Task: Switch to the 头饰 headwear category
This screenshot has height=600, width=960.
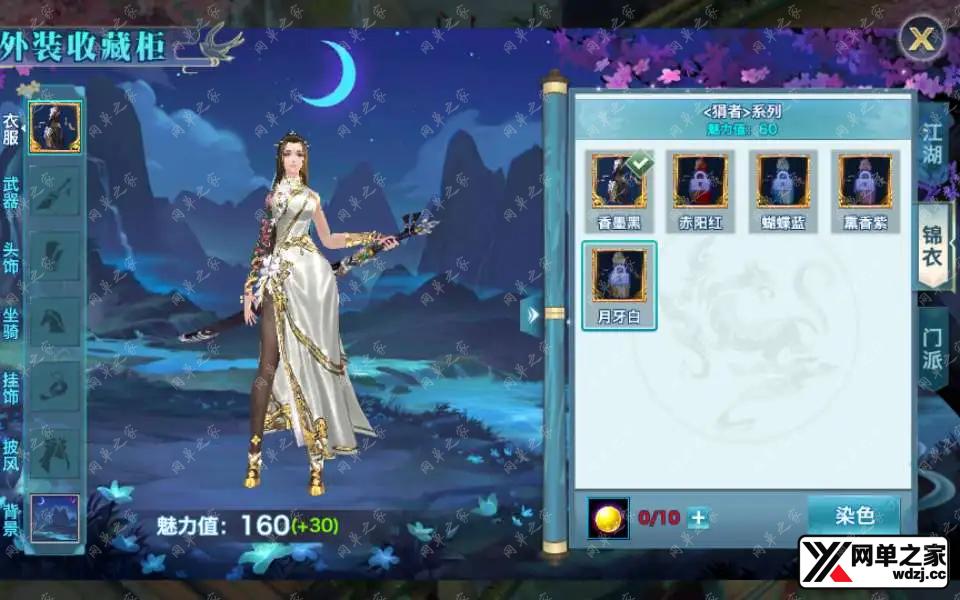Action: pos(55,256)
